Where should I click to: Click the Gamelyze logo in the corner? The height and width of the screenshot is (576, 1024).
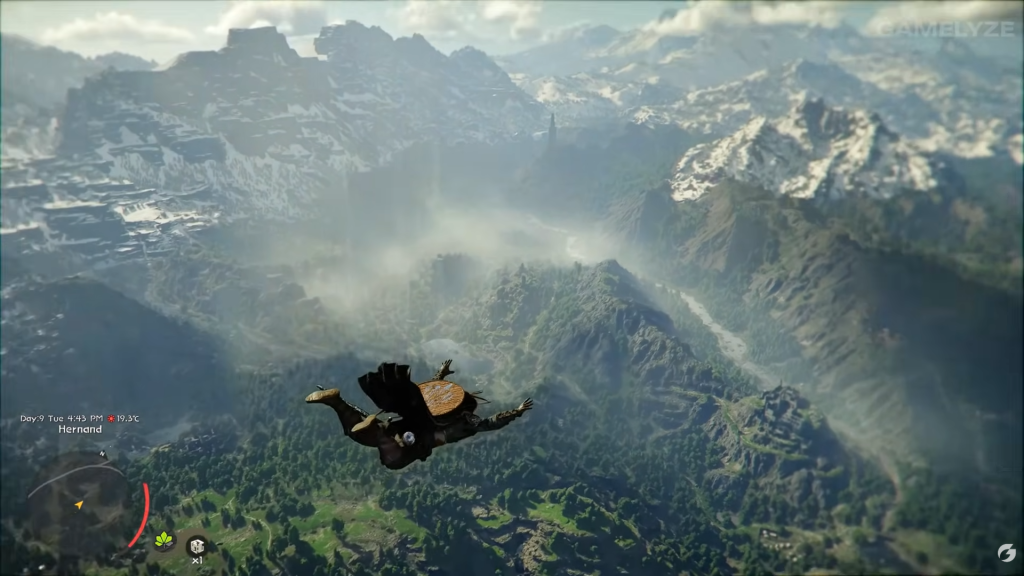tap(1006, 553)
